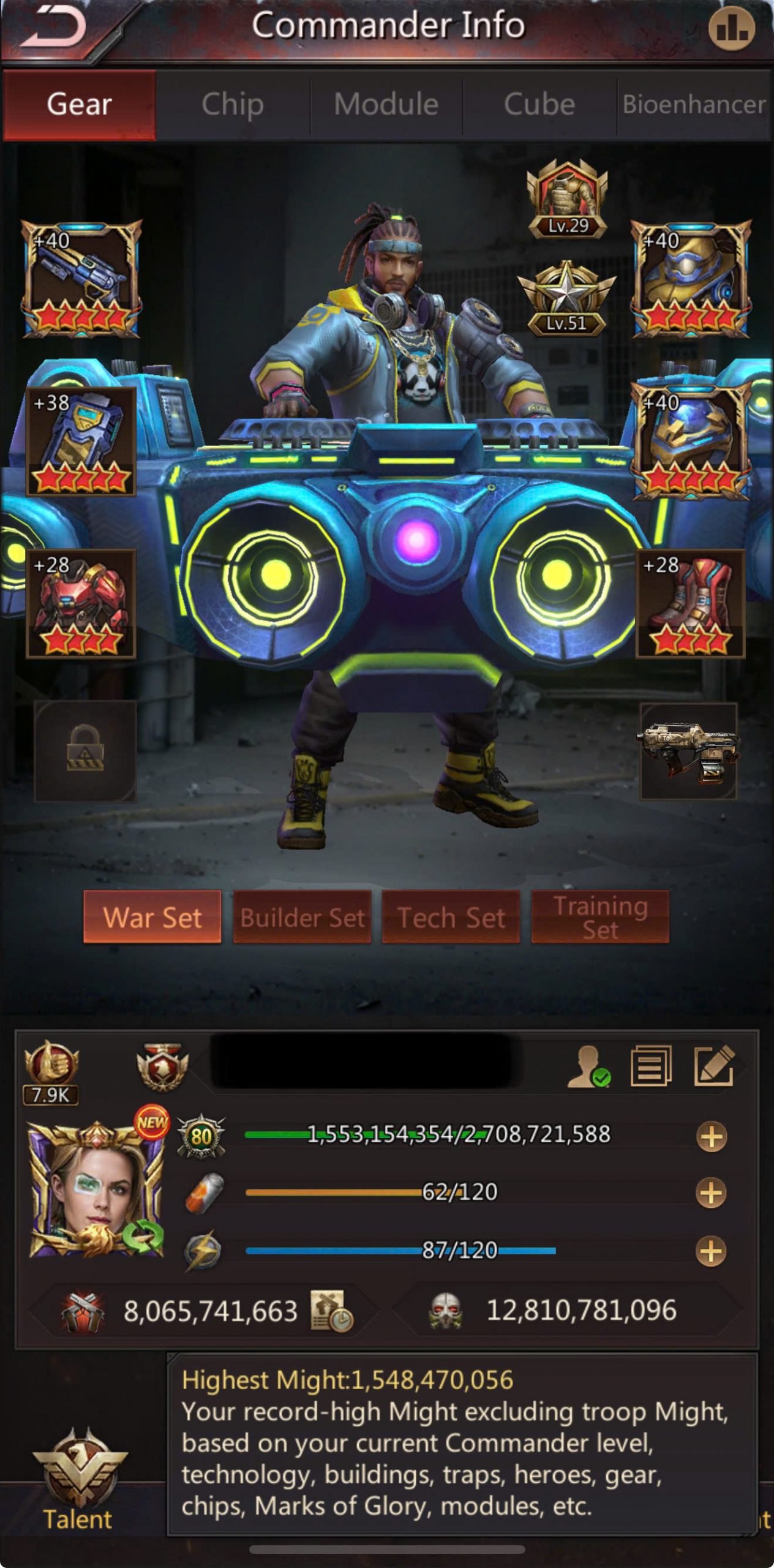
Task: Edit commander name with pencil icon
Action: point(714,1066)
